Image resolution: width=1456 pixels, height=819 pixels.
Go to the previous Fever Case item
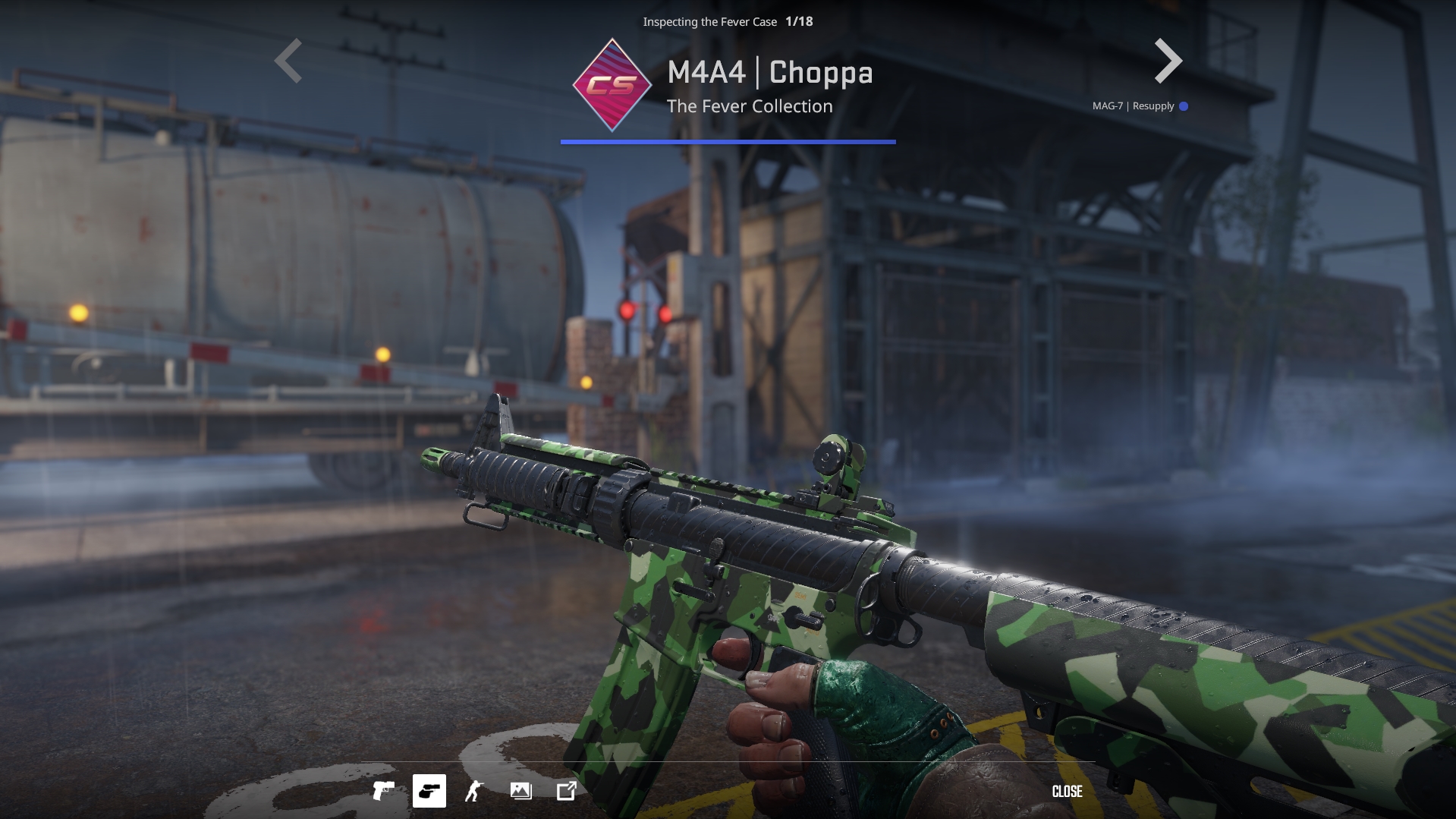pyautogui.click(x=288, y=61)
